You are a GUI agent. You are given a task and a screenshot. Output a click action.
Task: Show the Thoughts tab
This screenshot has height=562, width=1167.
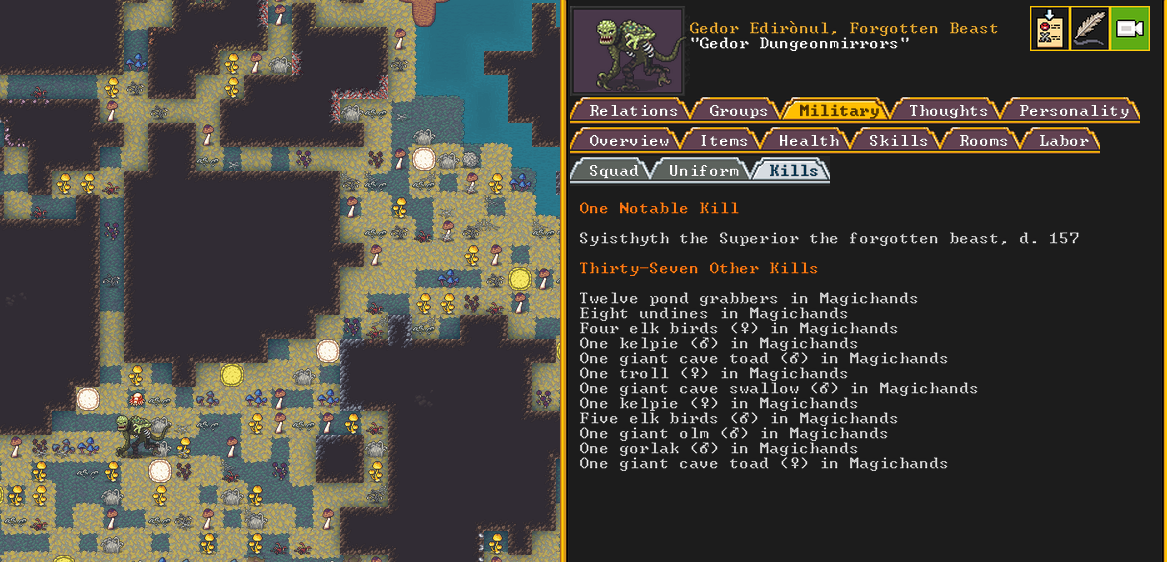coord(947,111)
